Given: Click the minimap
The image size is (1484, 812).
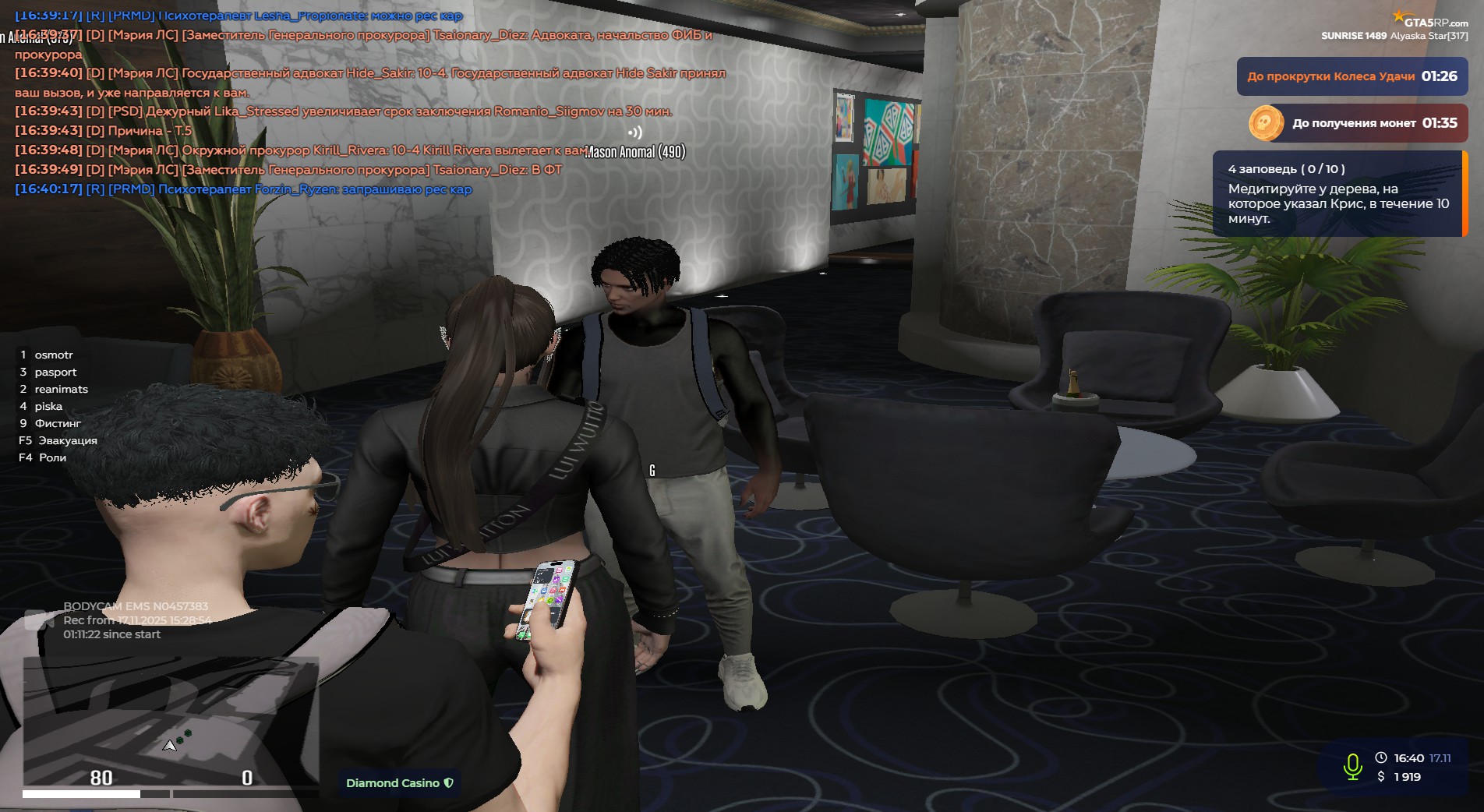Looking at the screenshot, I should pyautogui.click(x=170, y=721).
